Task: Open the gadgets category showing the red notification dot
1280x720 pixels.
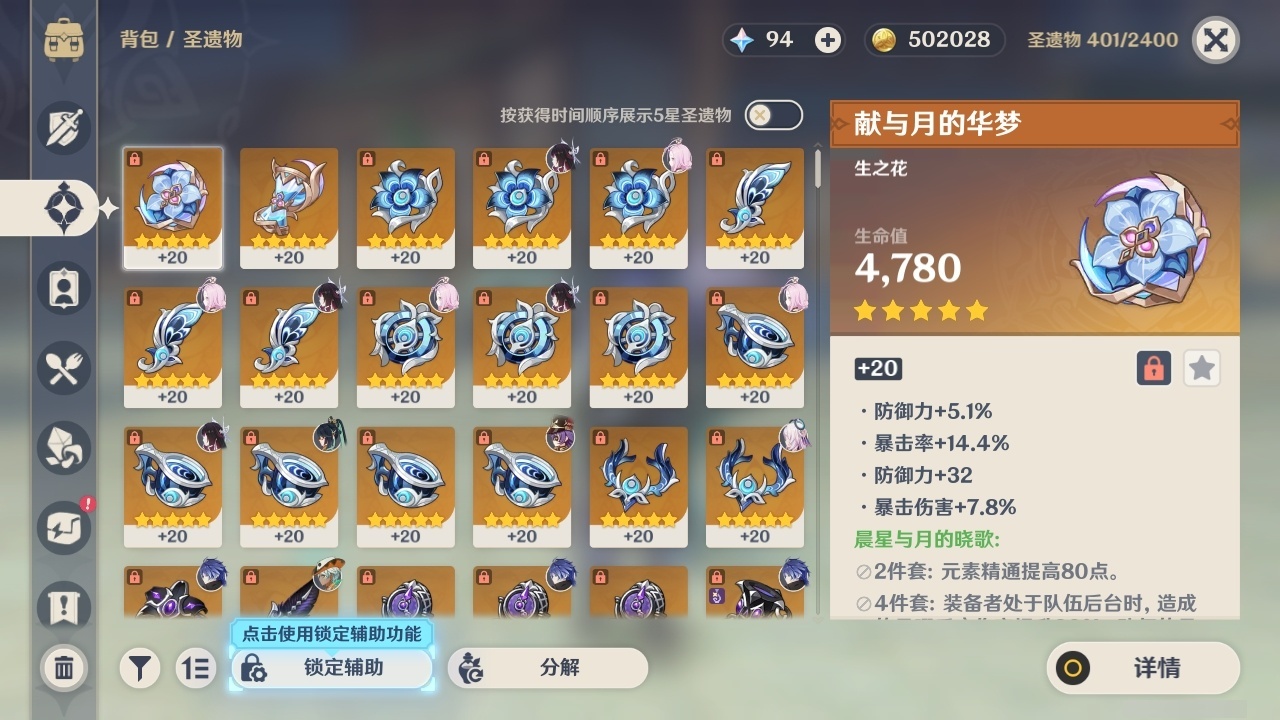Action: 63,528
